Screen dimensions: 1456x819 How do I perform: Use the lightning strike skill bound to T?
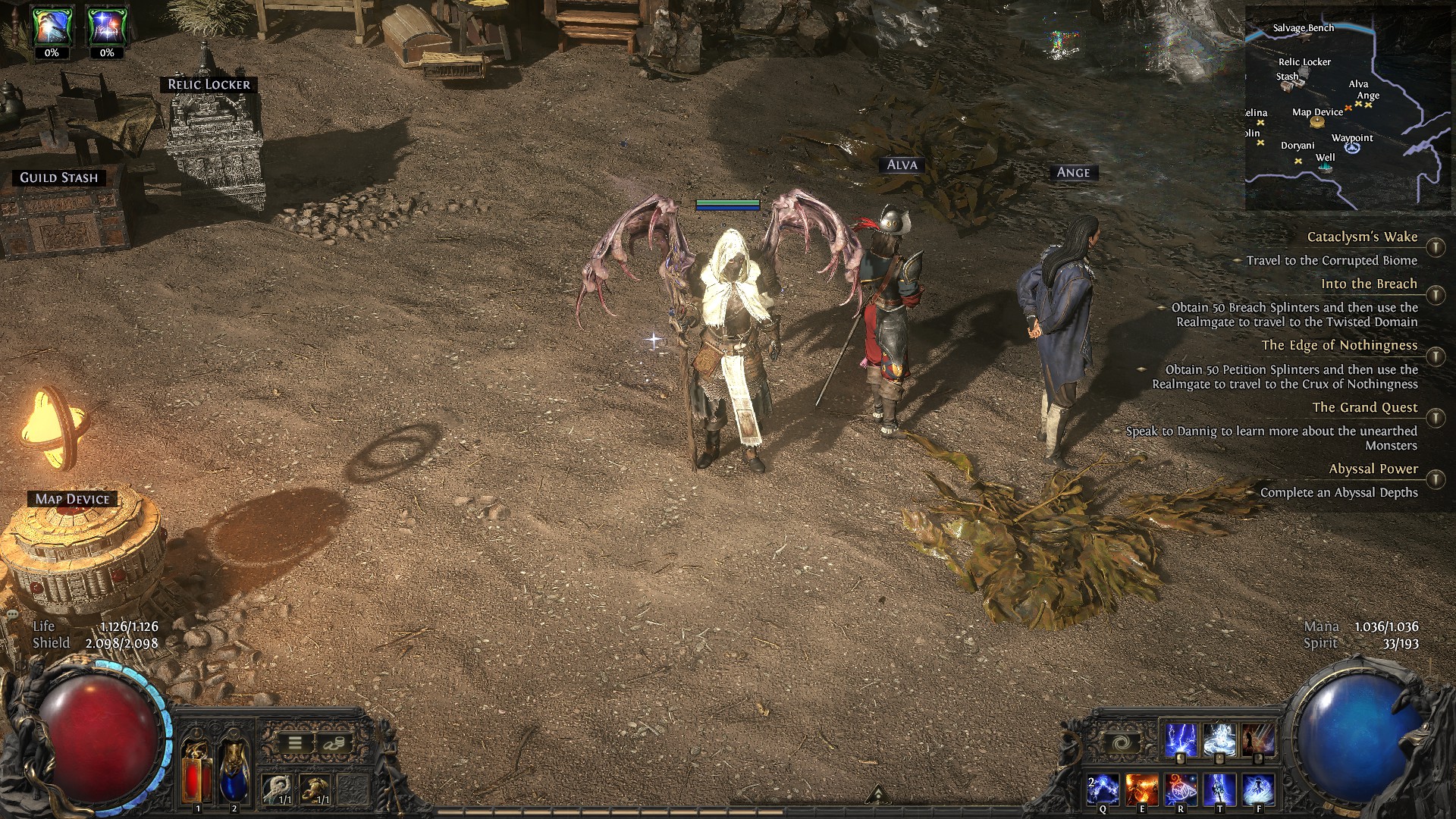click(x=1219, y=789)
